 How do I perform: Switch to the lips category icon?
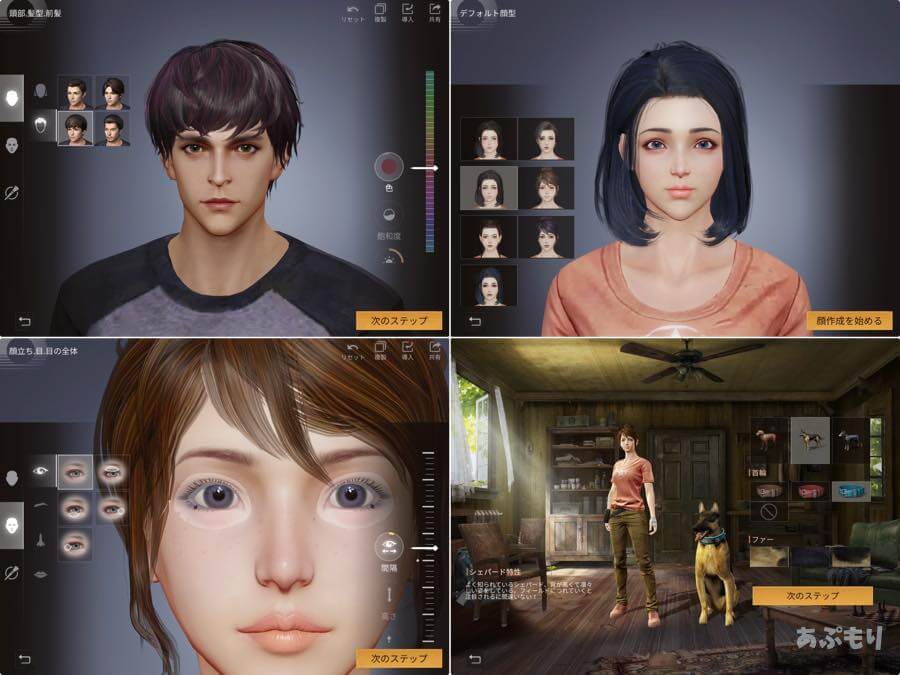coord(41,573)
